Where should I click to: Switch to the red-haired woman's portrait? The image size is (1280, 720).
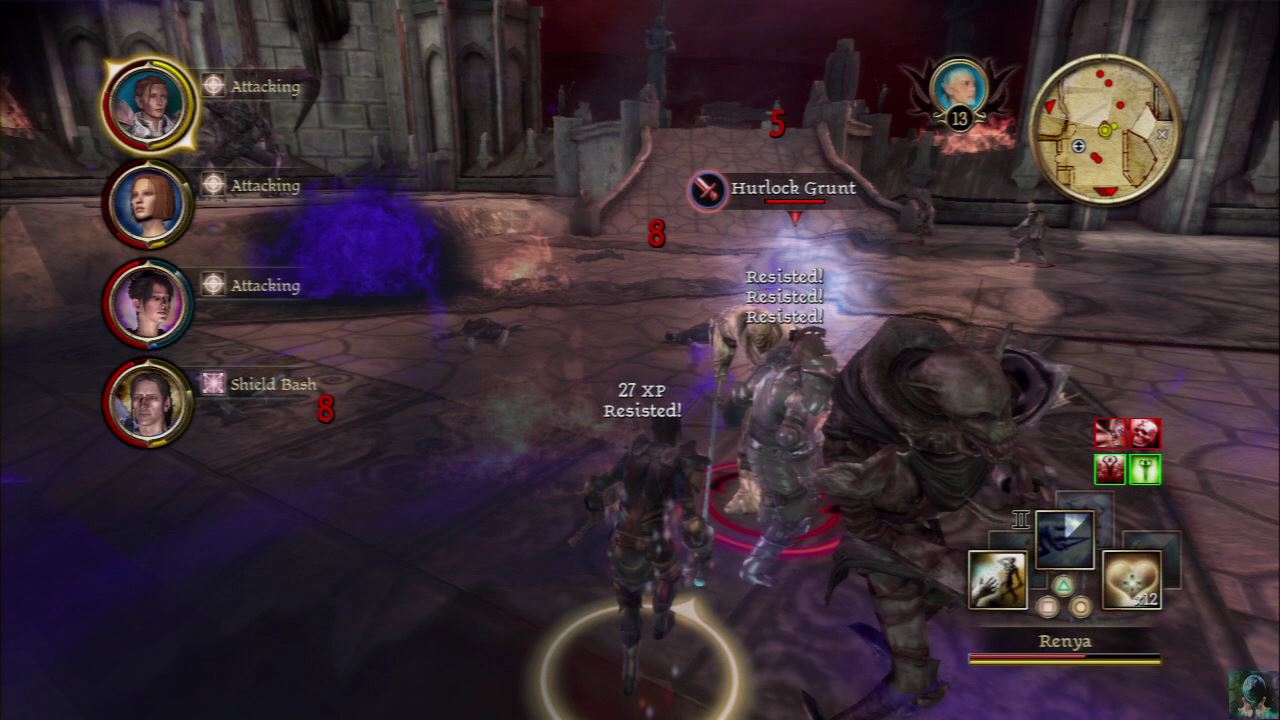[149, 203]
